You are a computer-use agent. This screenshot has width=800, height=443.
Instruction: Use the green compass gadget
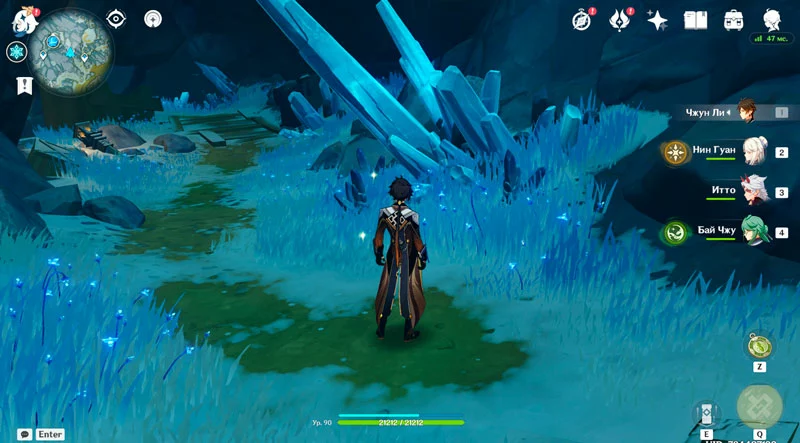(x=758, y=346)
